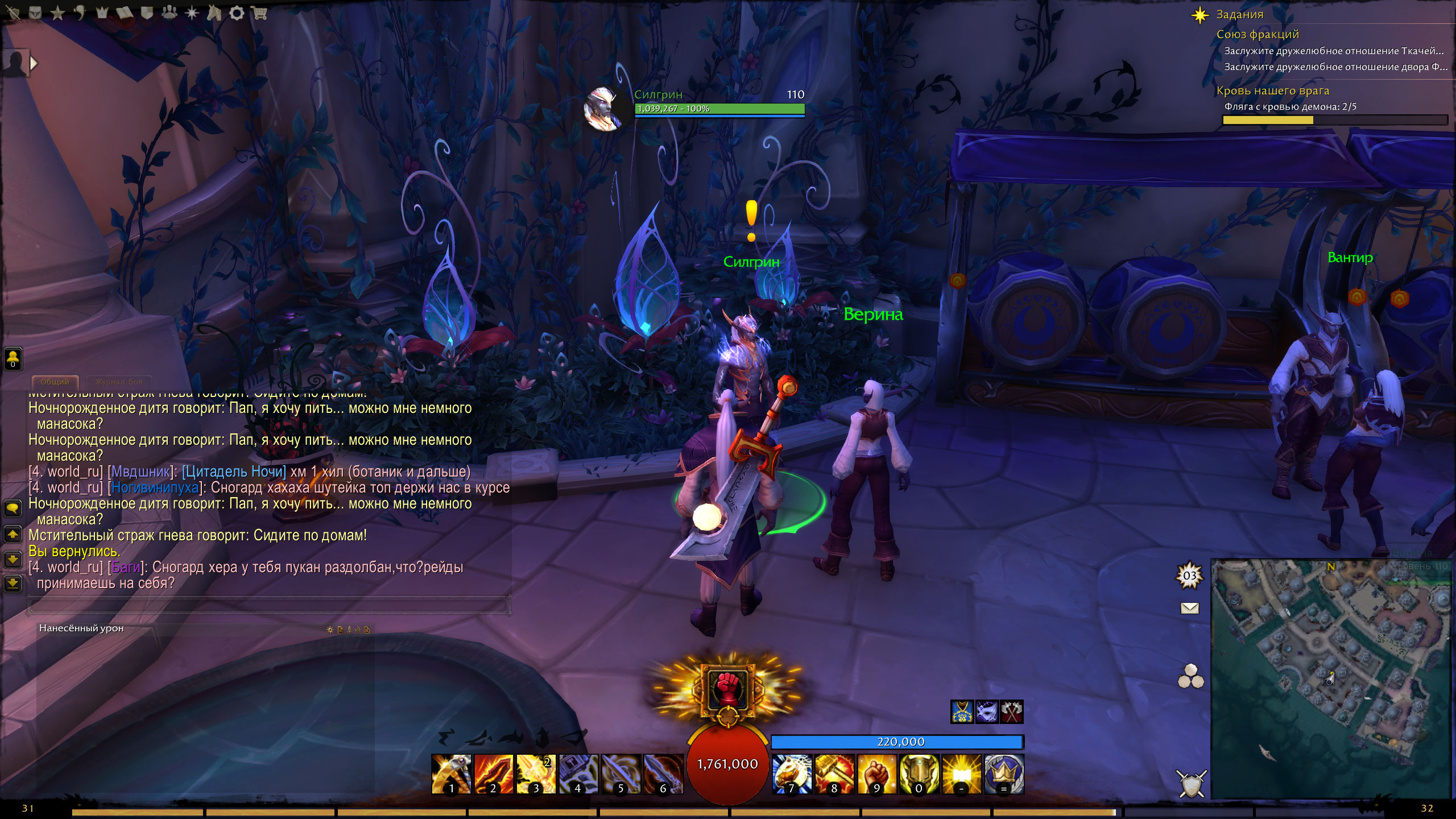Click the red fist extra action button
This screenshot has height=819, width=1456.
click(x=727, y=690)
